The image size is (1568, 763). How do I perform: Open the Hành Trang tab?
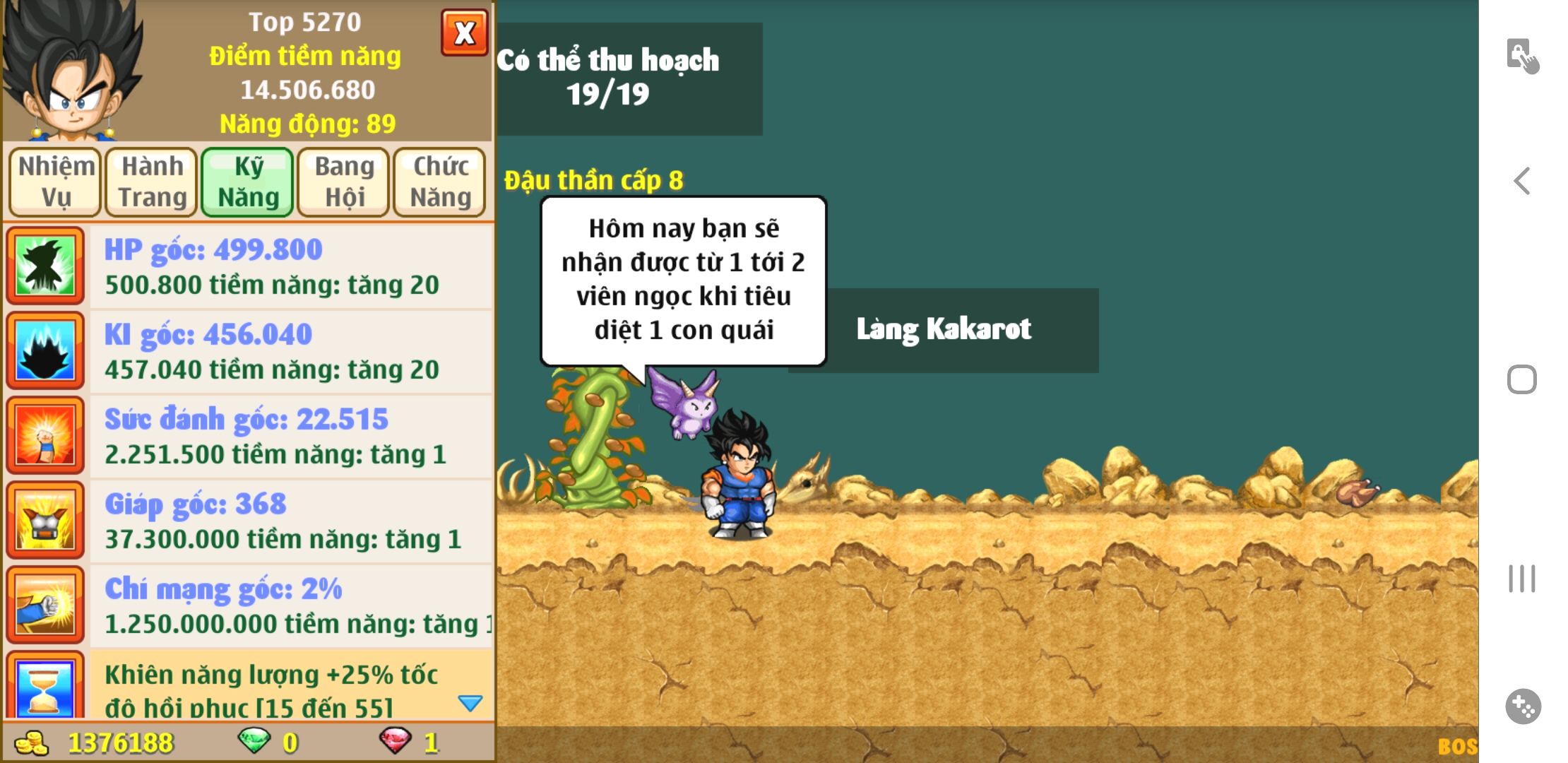pyautogui.click(x=152, y=182)
